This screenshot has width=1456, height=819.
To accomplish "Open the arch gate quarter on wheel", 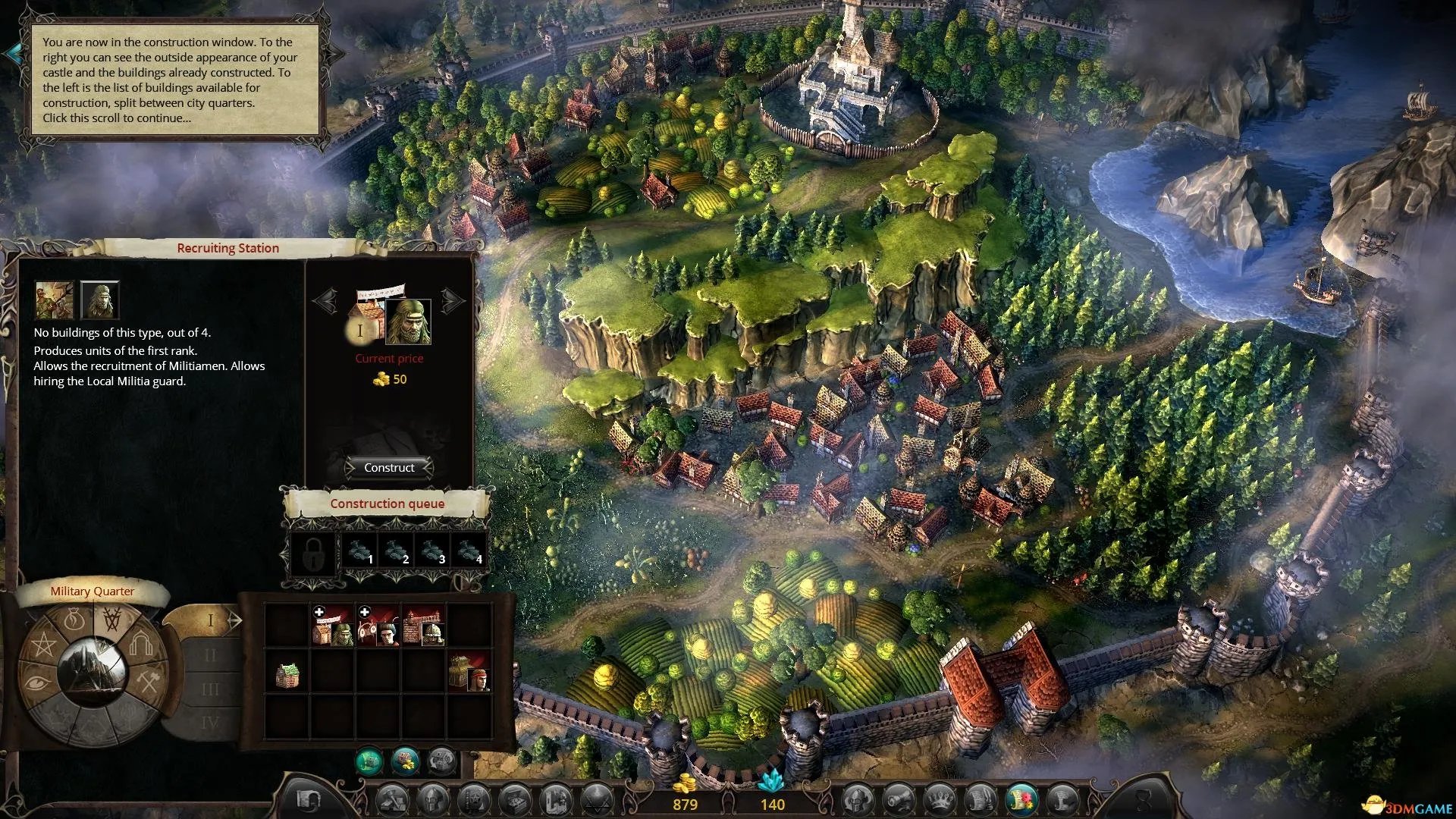I will pyautogui.click(x=140, y=645).
